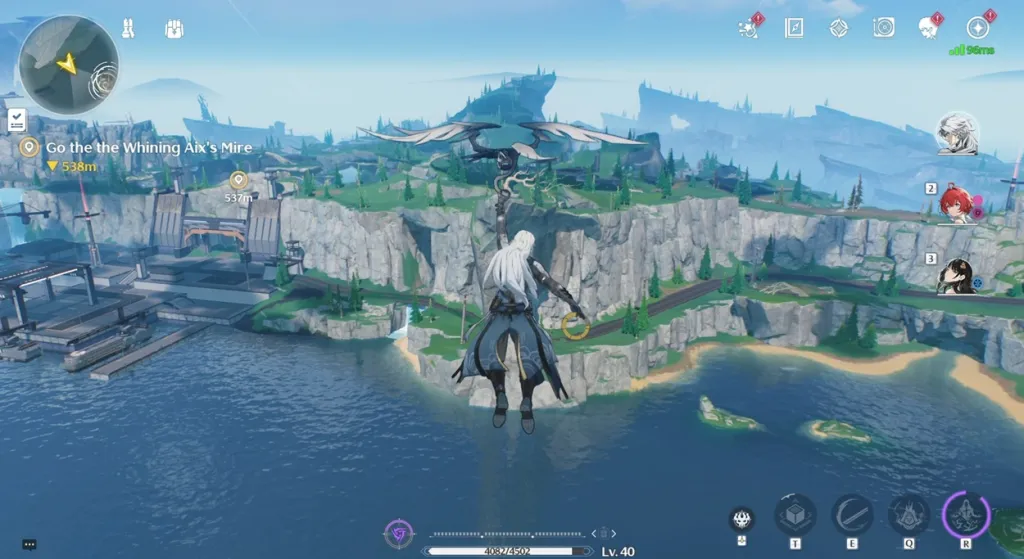Switch to the white-haired top party member
1024x559 pixels.
coord(956,133)
